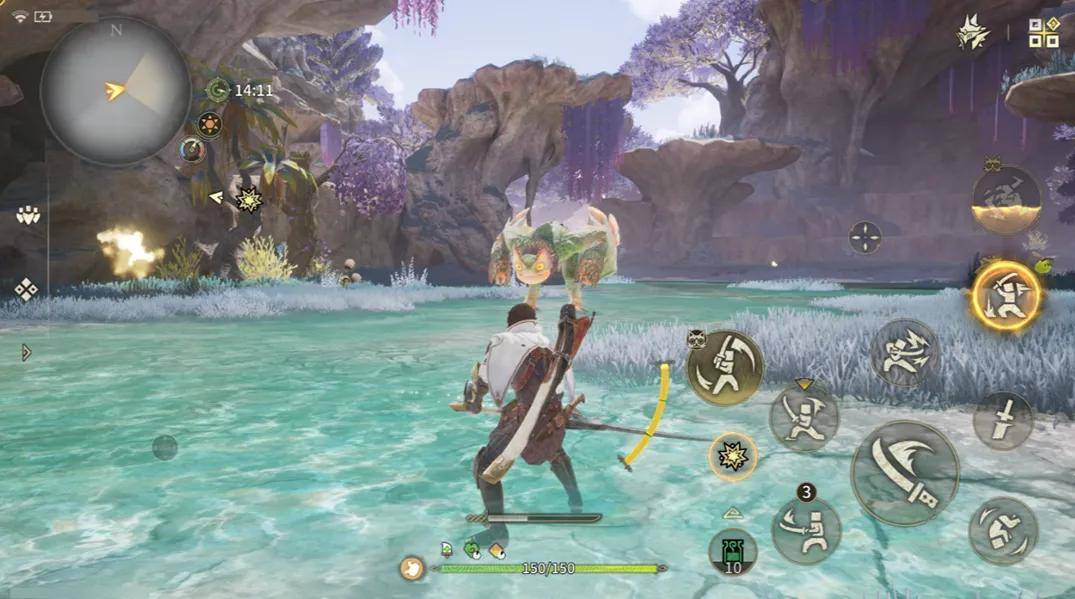This screenshot has width=1075, height=599.
Task: Trigger the half-filled gold gauge skill
Action: 1006,200
